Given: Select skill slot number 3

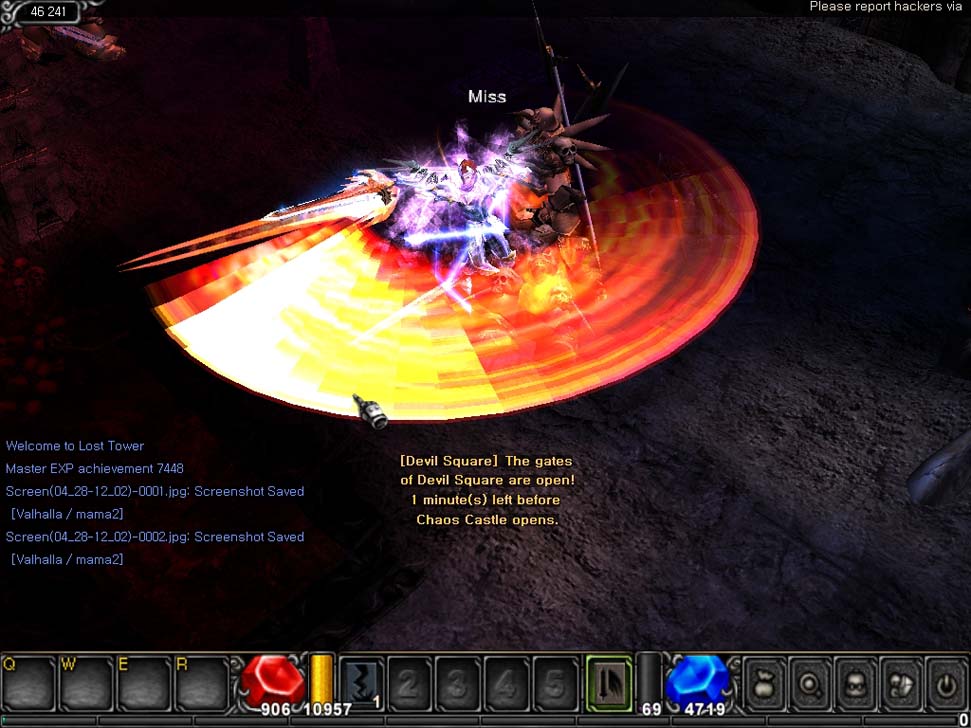Looking at the screenshot, I should (458, 684).
